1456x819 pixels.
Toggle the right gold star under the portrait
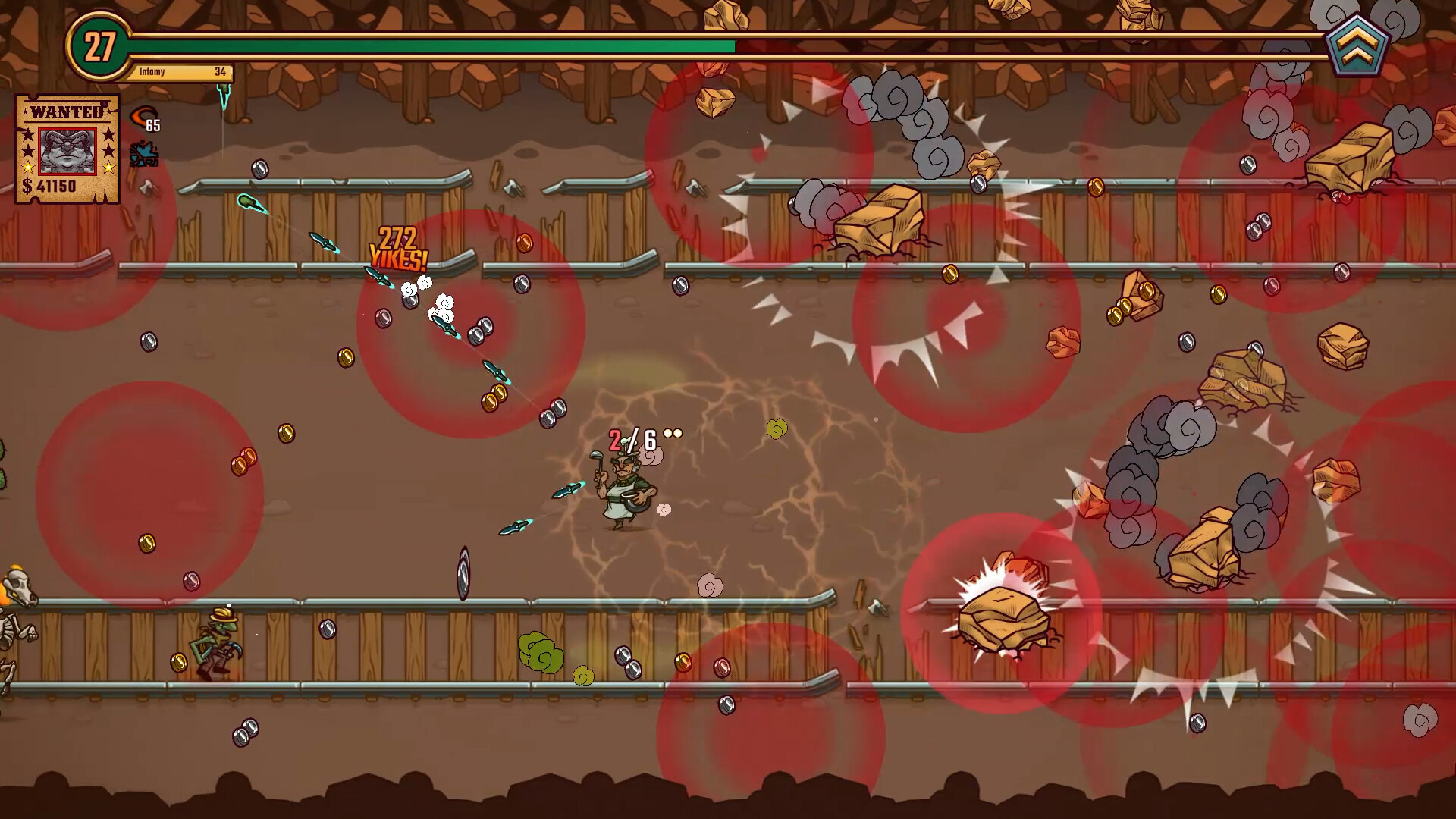(108, 168)
